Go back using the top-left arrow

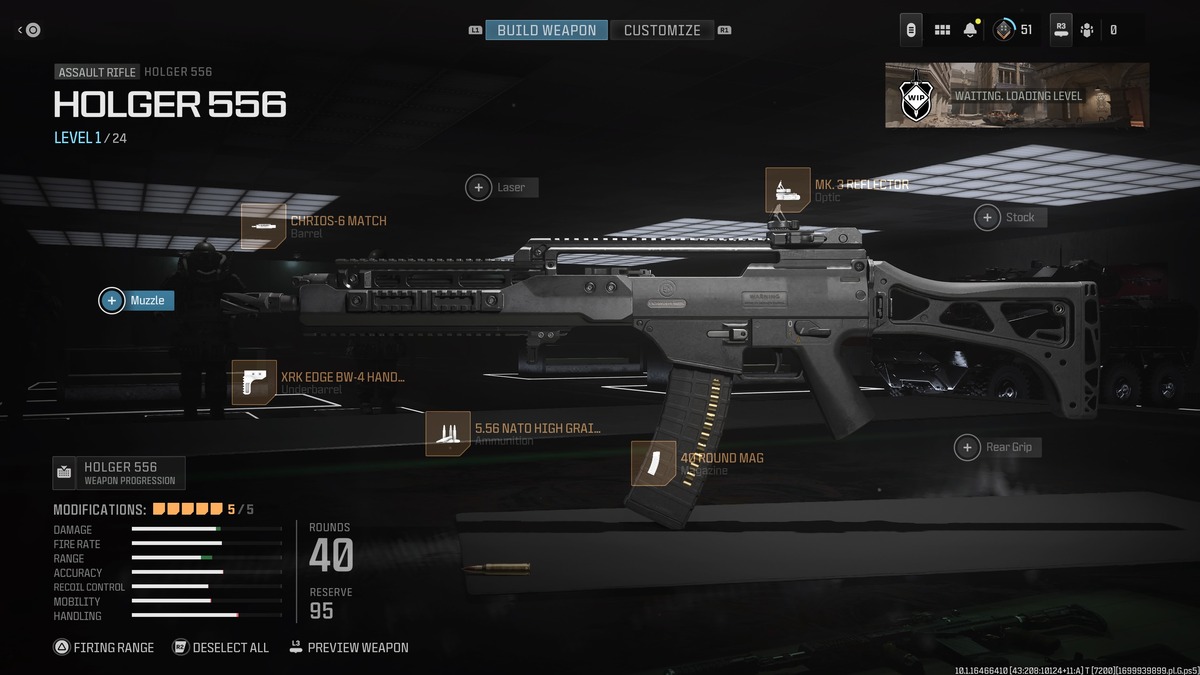(x=28, y=30)
